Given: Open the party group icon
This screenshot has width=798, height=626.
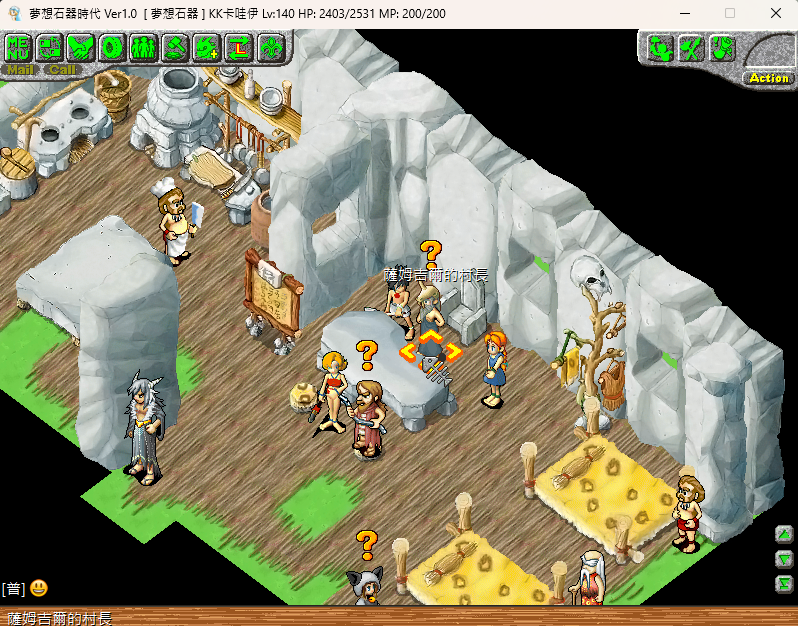Looking at the screenshot, I should (144, 47).
